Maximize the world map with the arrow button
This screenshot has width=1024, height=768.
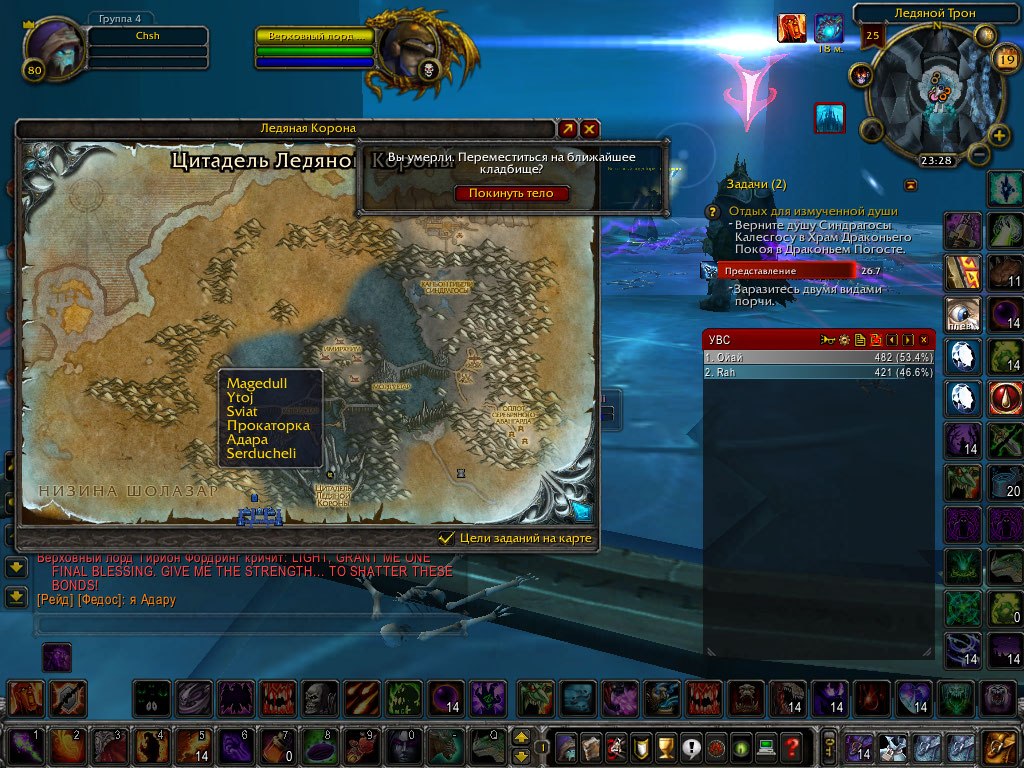click(x=567, y=129)
